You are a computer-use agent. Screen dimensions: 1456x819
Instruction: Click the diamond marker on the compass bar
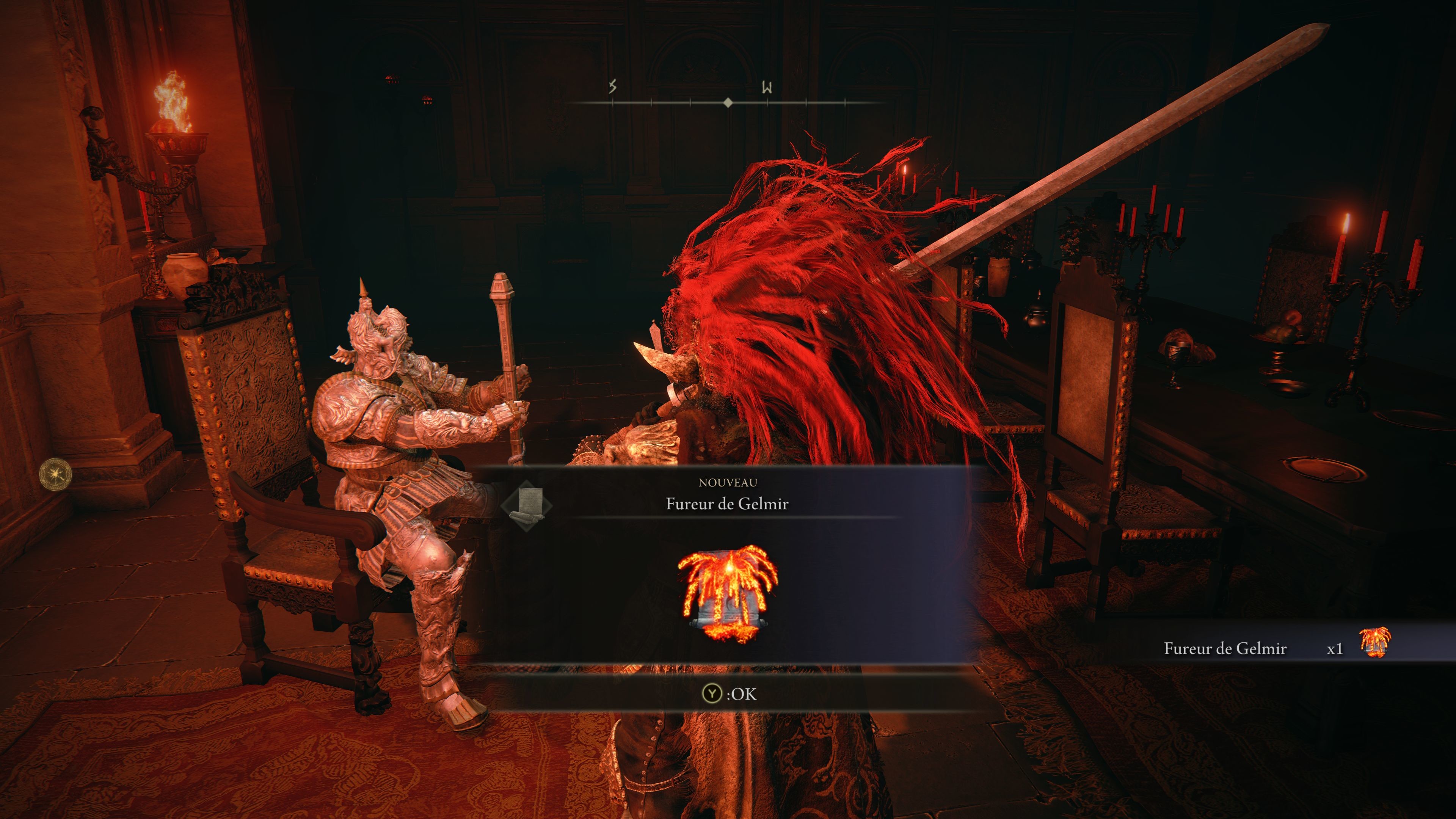(x=728, y=102)
